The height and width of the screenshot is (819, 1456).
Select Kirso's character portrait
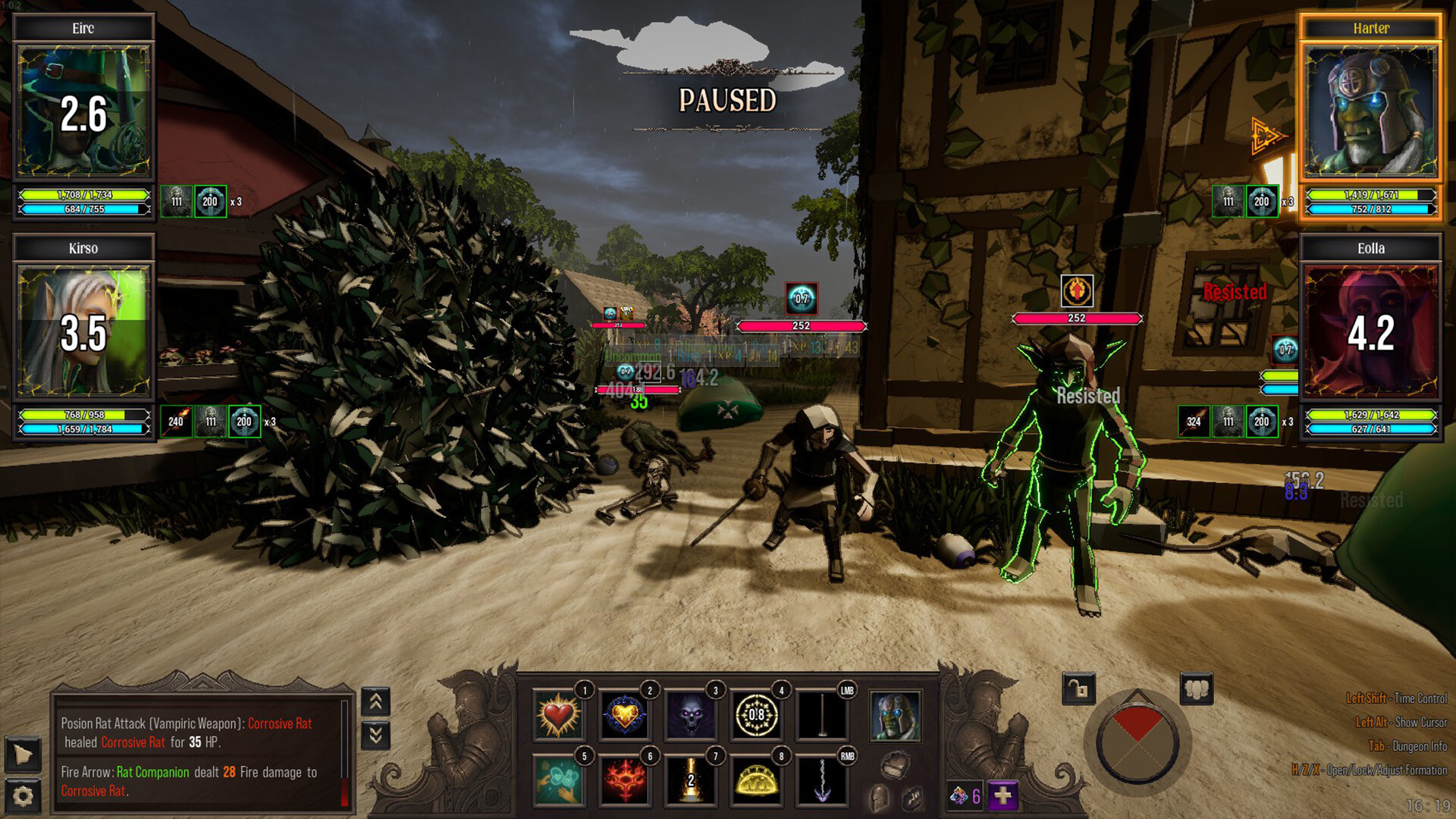click(x=83, y=331)
